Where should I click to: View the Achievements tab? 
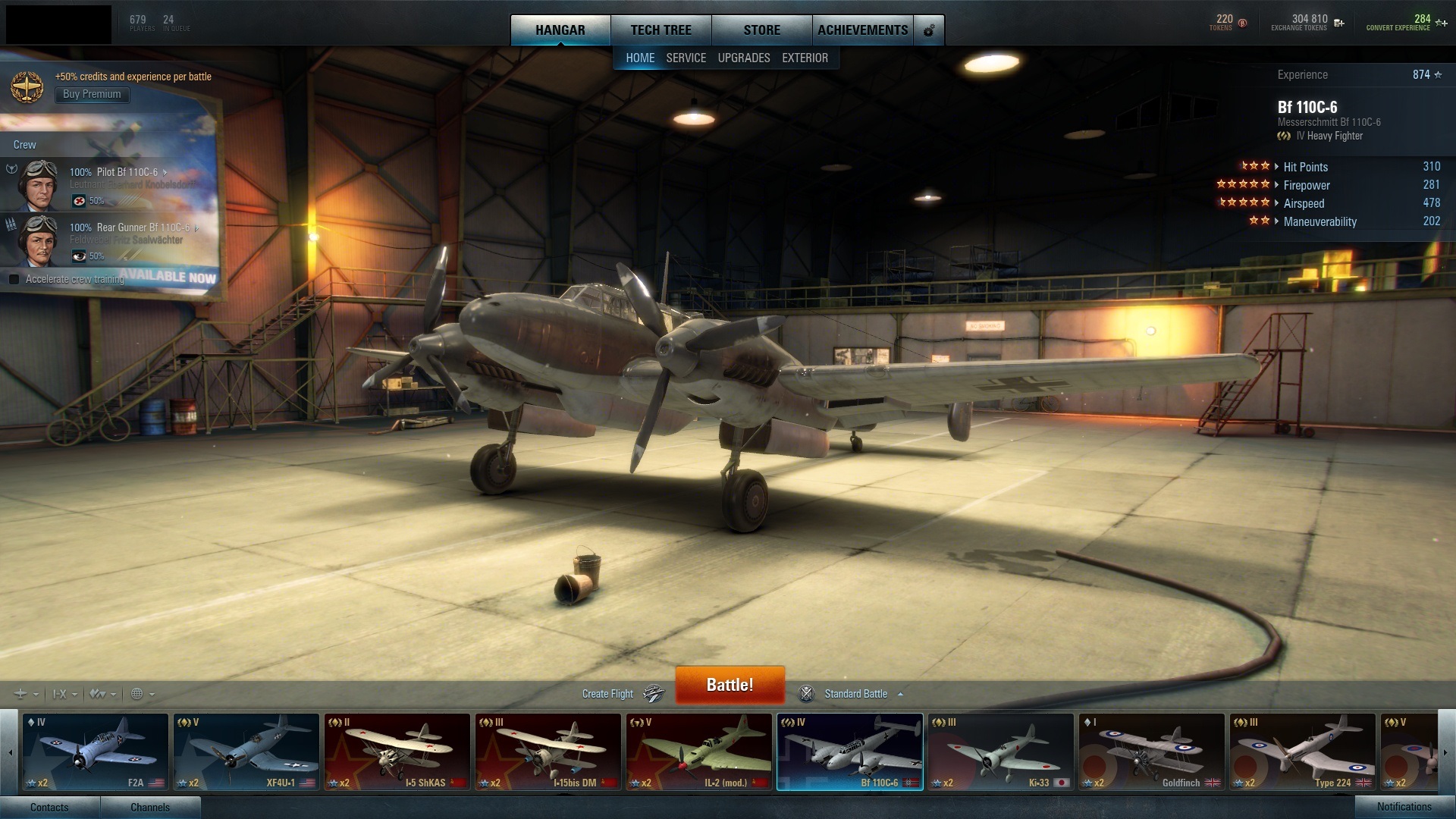862,30
